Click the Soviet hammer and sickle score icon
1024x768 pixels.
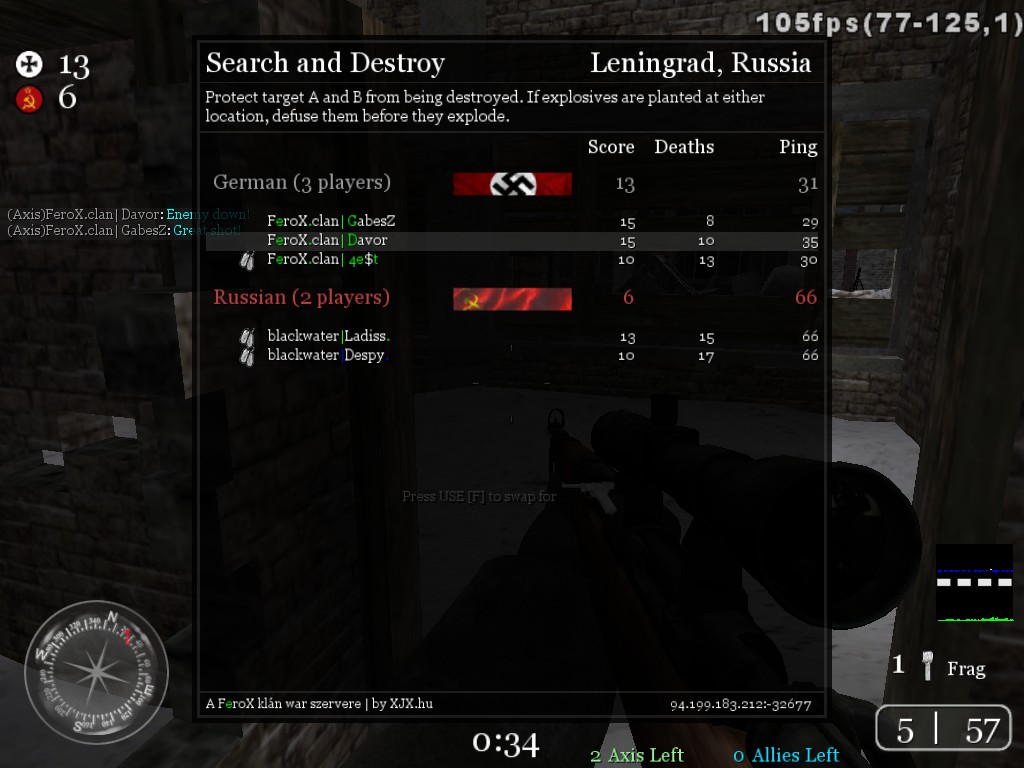[x=30, y=98]
